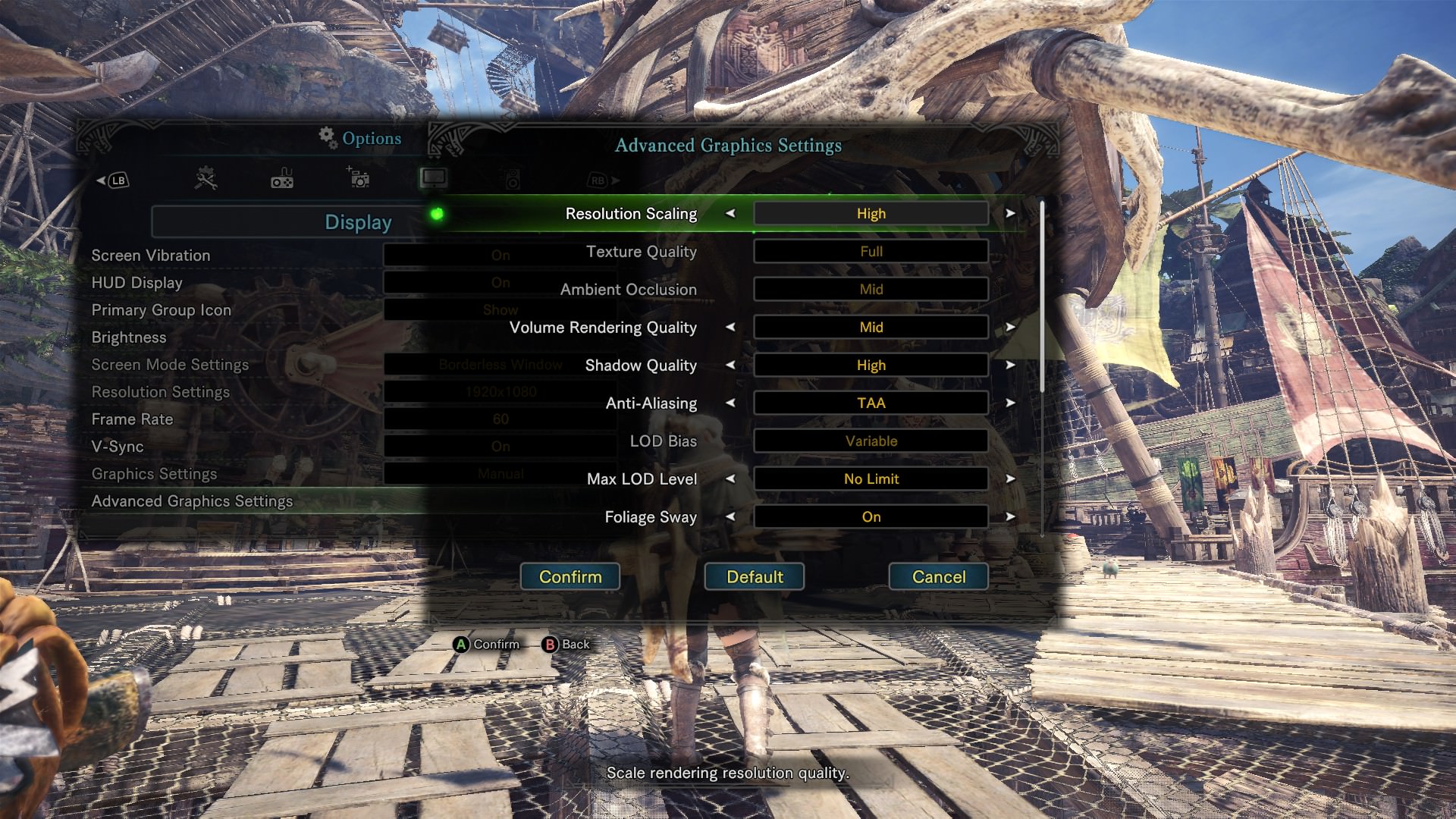Switch to the controller settings tab

pyautogui.click(x=282, y=179)
